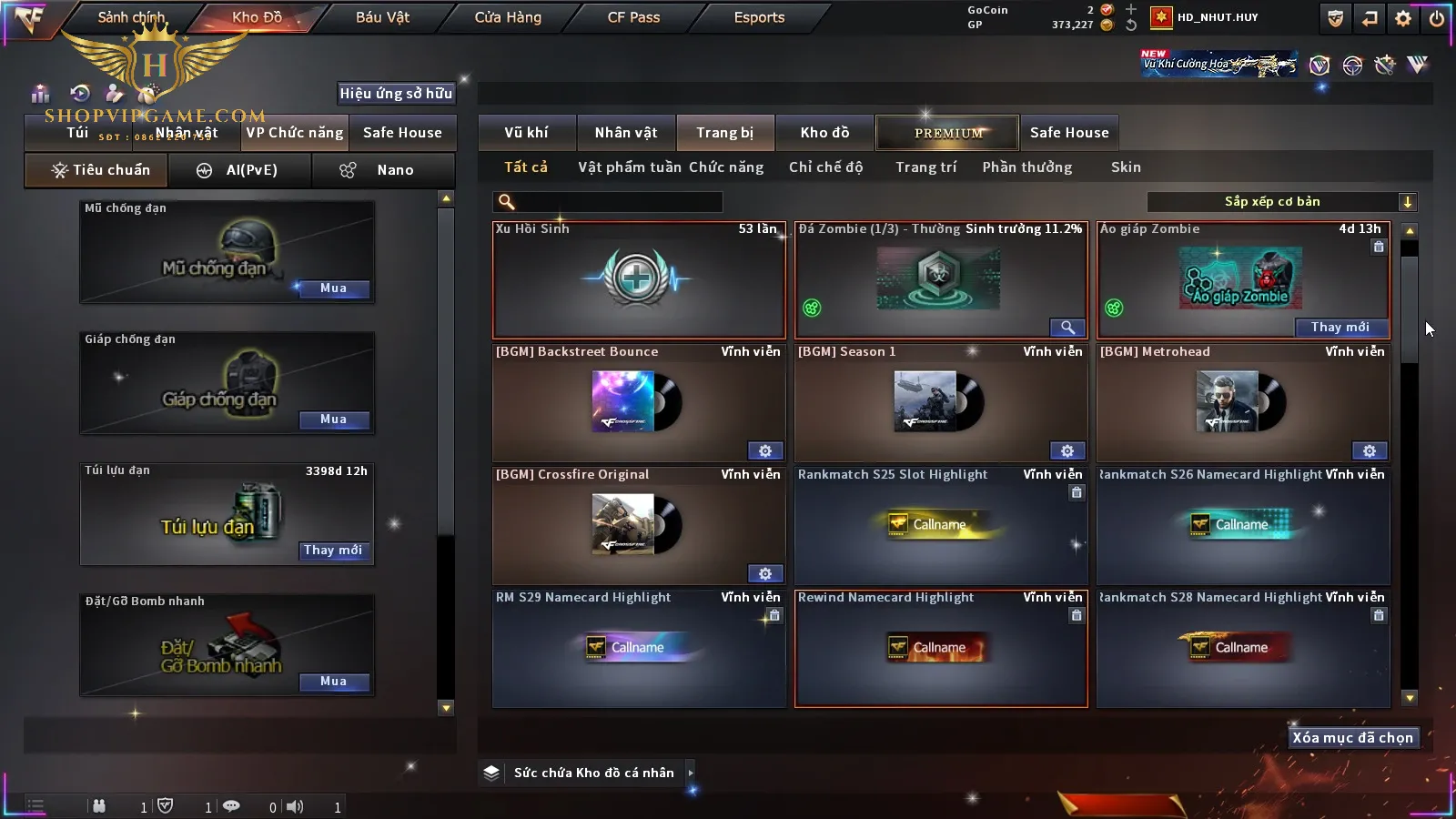This screenshot has width=1456, height=819.
Task: Open the Esports menu
Action: pos(759,17)
